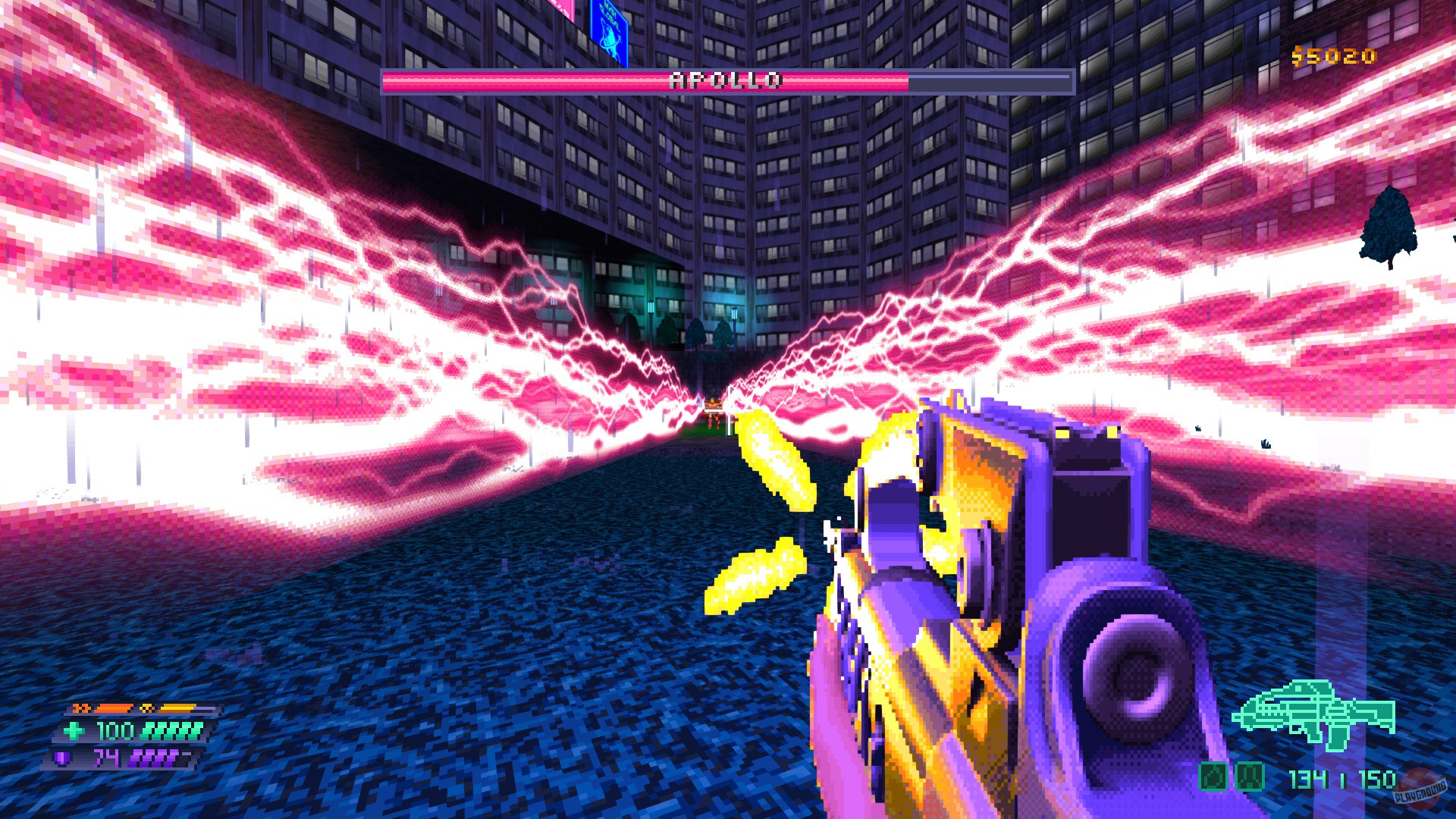The width and height of the screenshot is (1456, 819).
Task: Click the purple armor shield icon
Action: (61, 758)
